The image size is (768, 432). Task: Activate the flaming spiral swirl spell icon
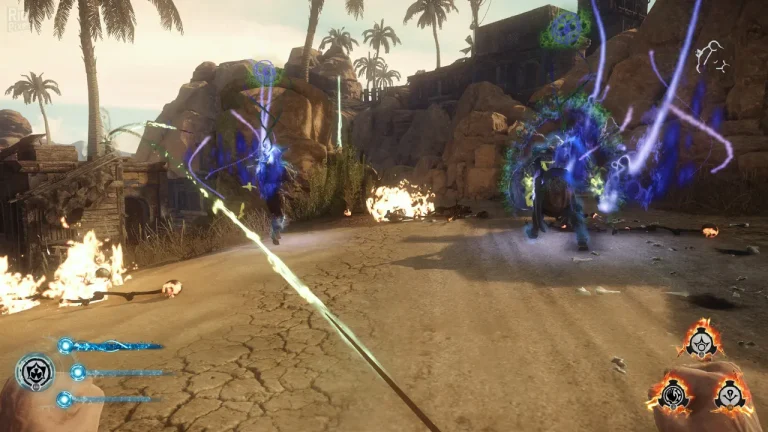[x=673, y=393]
